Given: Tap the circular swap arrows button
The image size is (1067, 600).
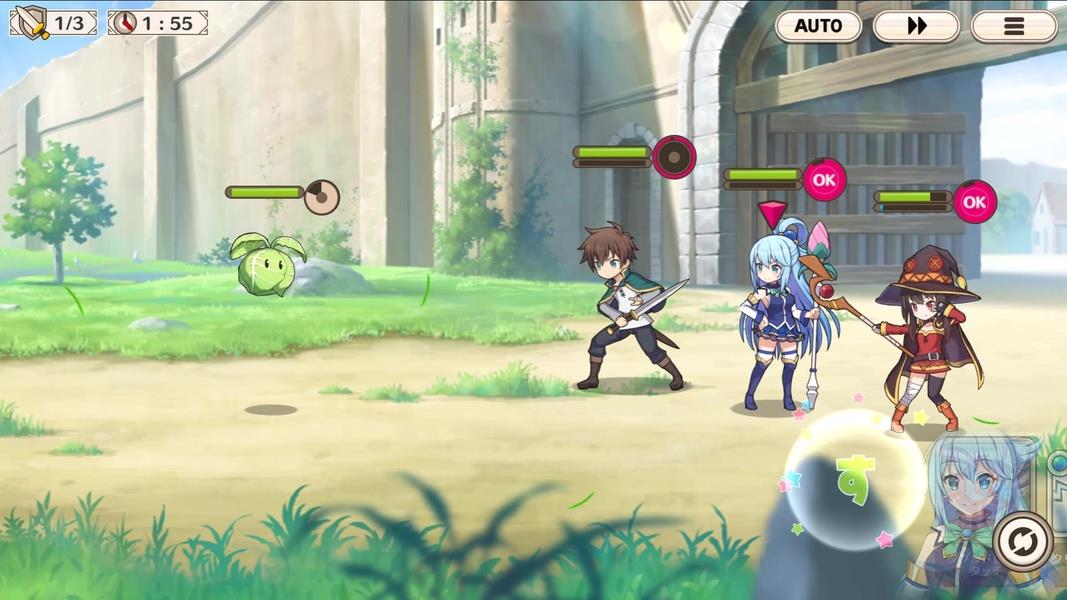Looking at the screenshot, I should tap(1022, 541).
